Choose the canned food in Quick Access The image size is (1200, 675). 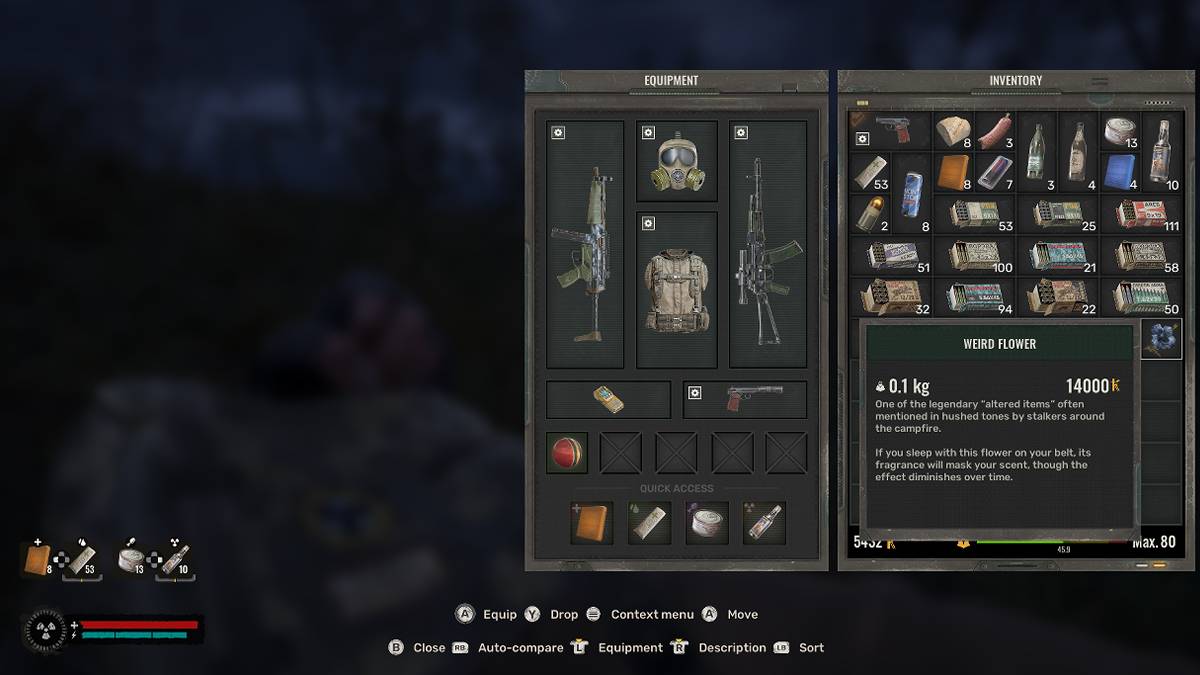pos(706,523)
